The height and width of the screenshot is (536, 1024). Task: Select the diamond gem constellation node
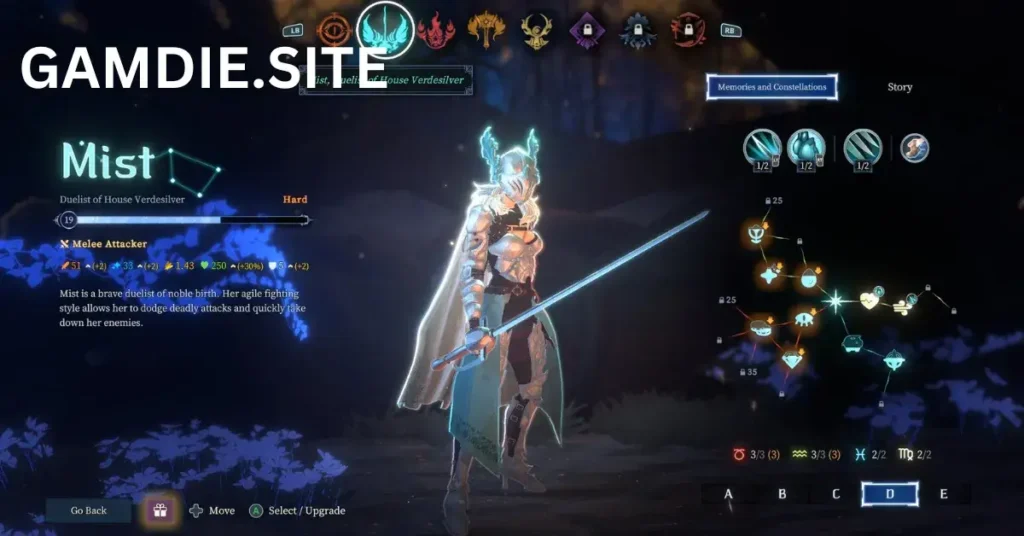pos(792,358)
